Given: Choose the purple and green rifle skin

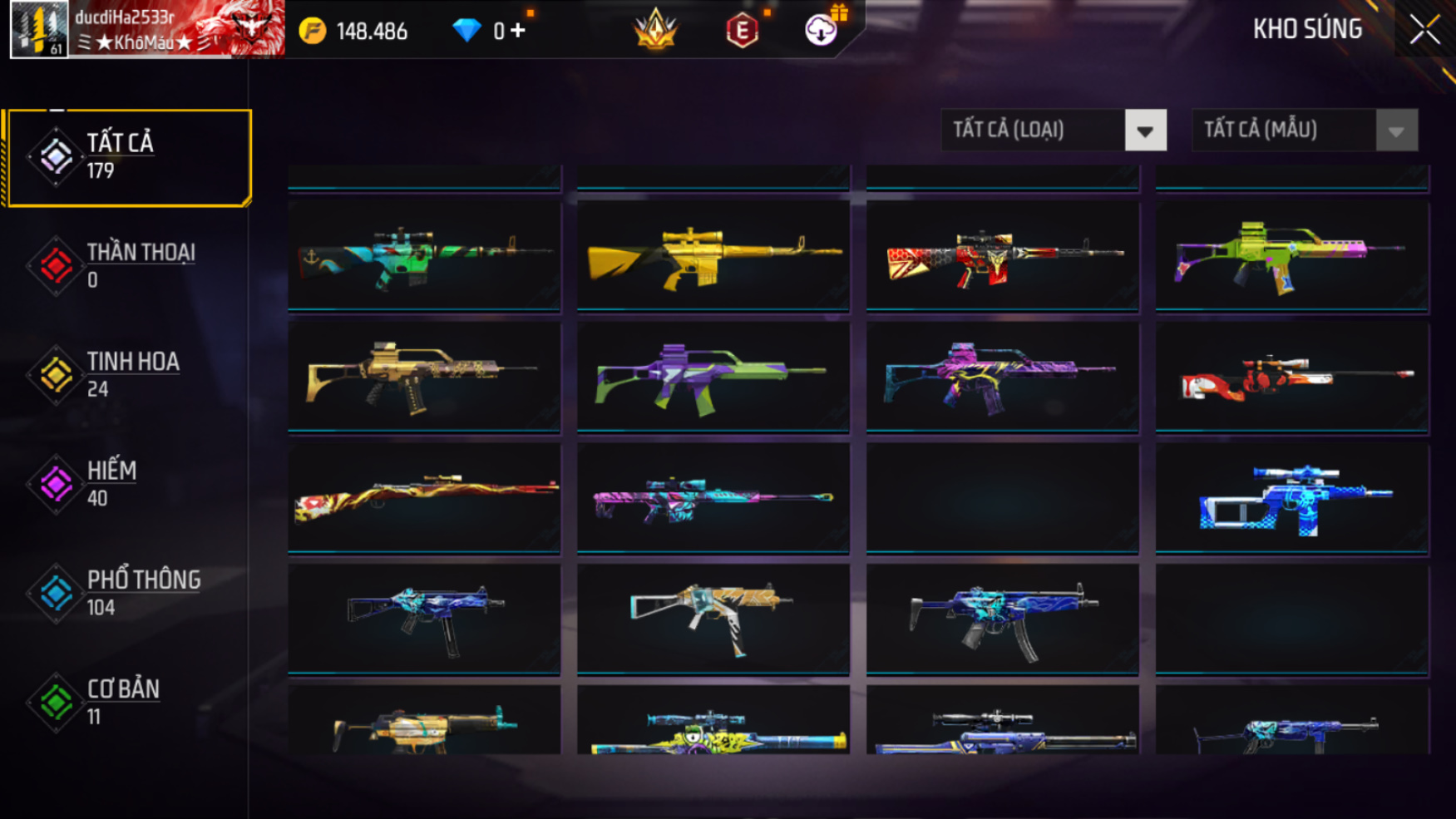Looking at the screenshot, I should pyautogui.click(x=713, y=377).
